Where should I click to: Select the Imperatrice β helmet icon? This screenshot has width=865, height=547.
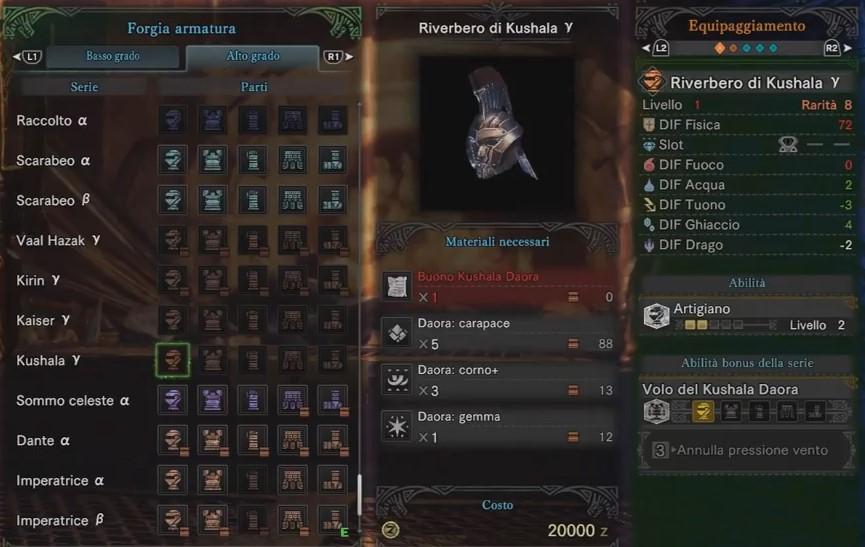(x=172, y=520)
